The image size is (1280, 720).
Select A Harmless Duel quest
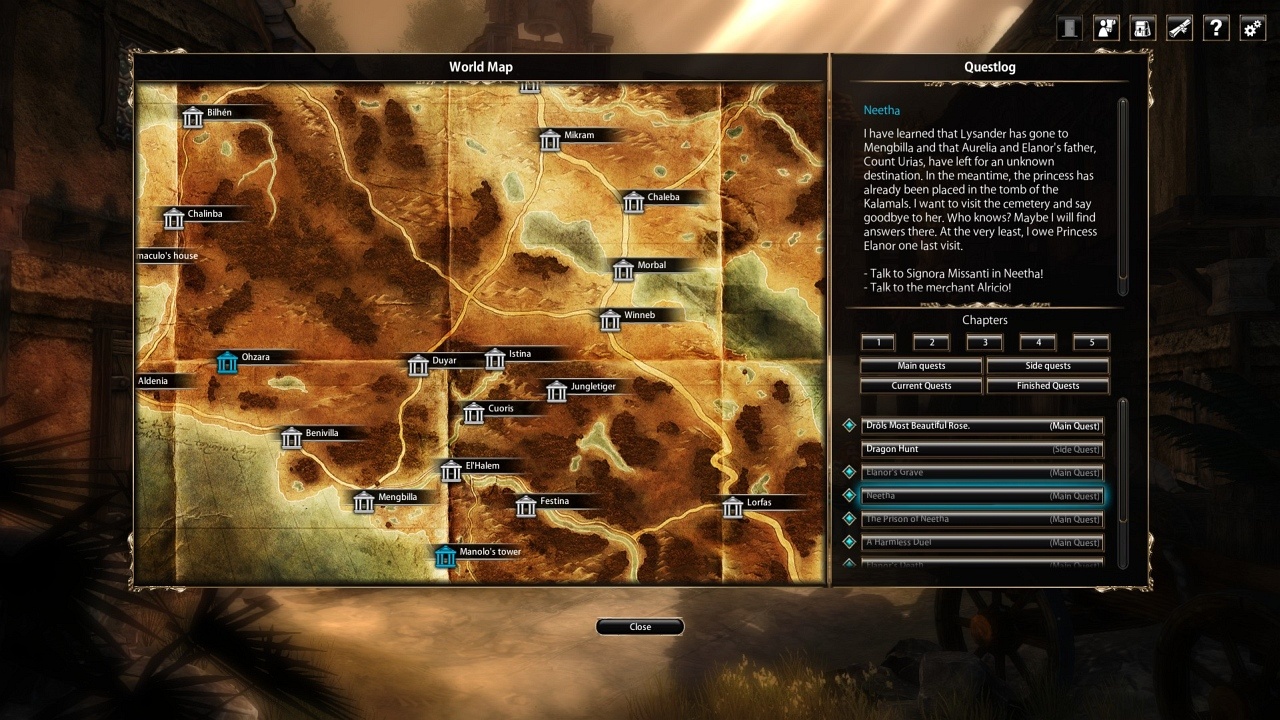[982, 543]
